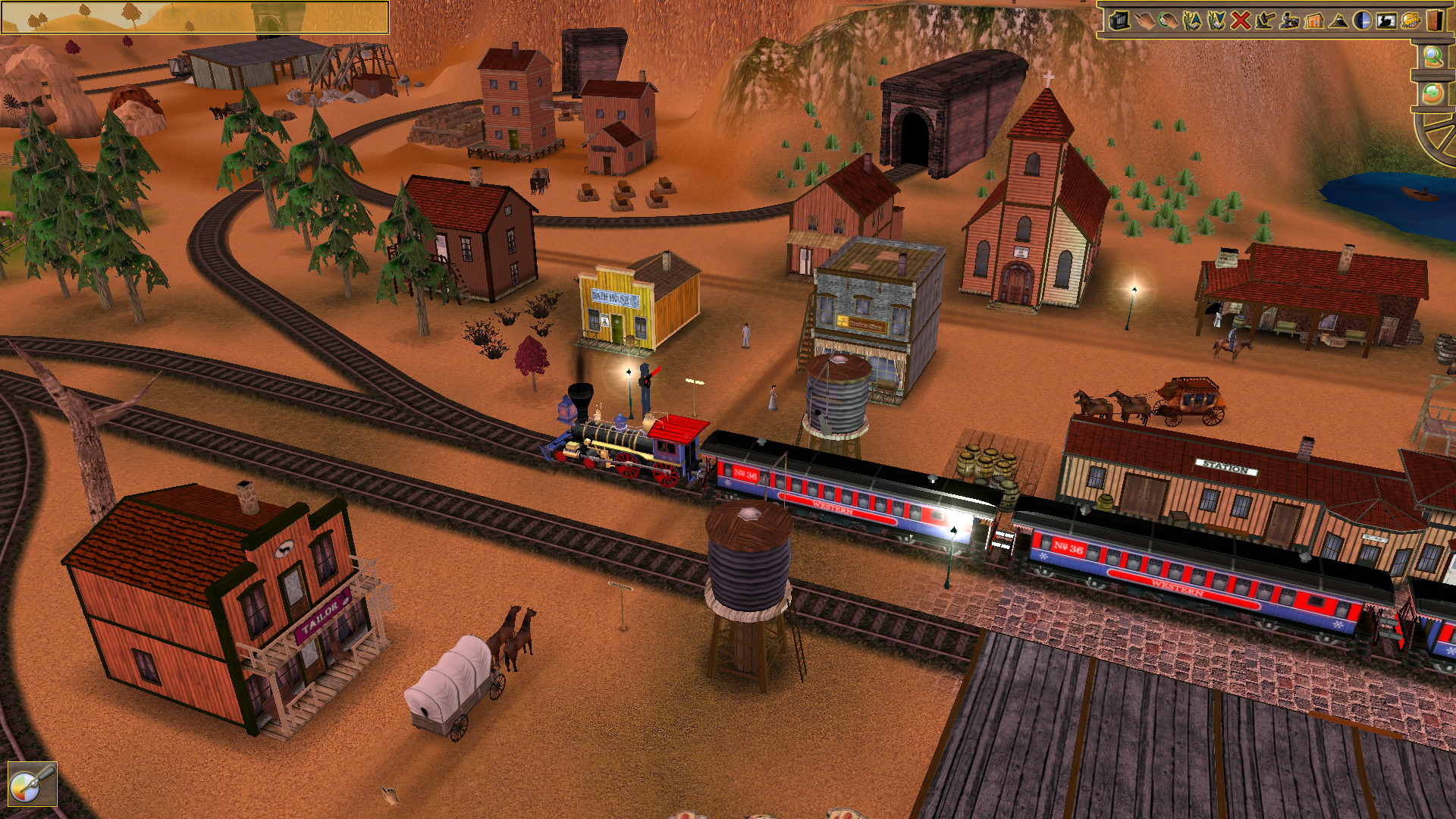Open the finances coin panel
This screenshot has width=1456, height=819.
tap(1411, 21)
